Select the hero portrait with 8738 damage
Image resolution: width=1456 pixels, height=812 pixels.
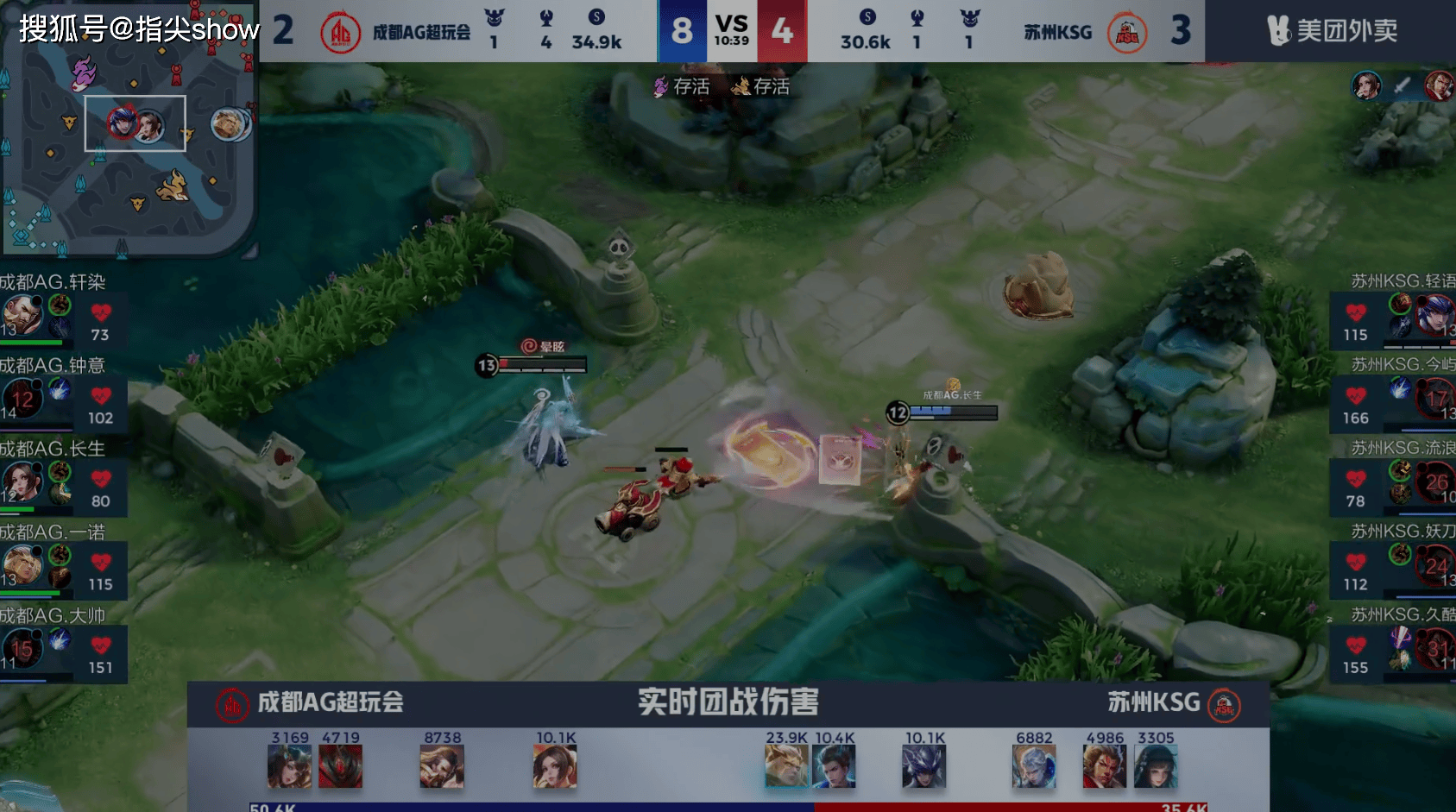pyautogui.click(x=442, y=766)
